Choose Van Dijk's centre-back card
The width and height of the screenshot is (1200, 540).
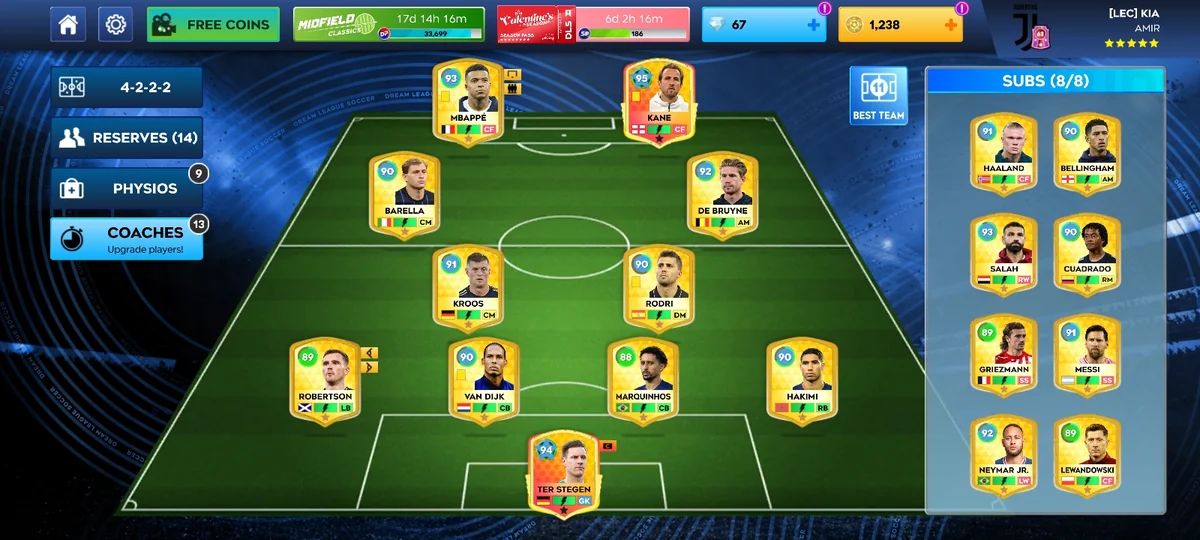(x=482, y=381)
